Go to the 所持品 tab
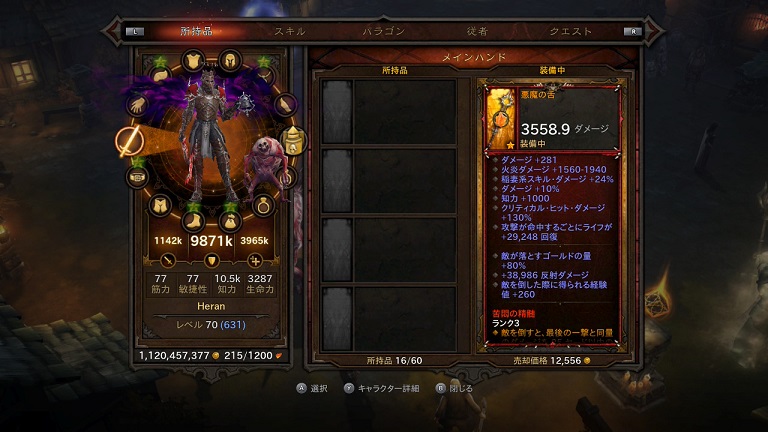 (x=197, y=31)
